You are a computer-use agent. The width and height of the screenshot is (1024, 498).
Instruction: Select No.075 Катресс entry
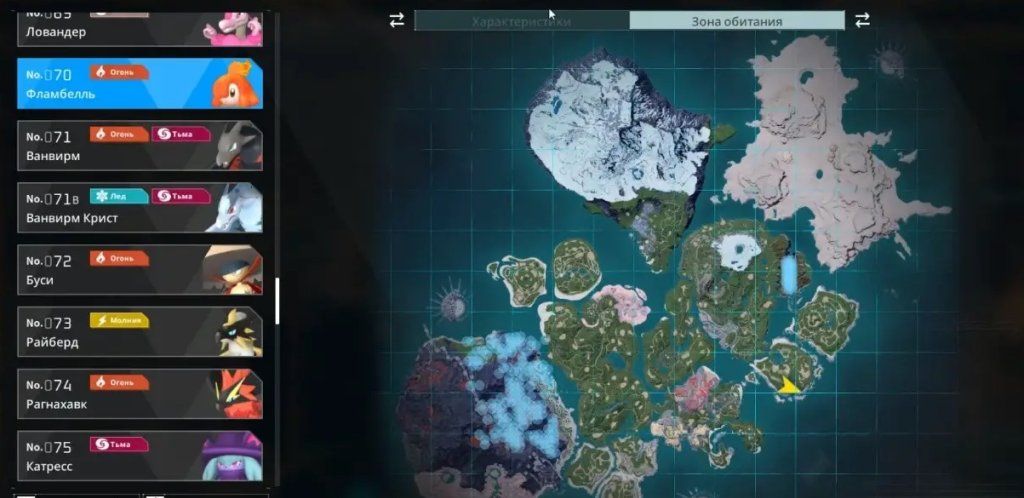tap(140, 455)
